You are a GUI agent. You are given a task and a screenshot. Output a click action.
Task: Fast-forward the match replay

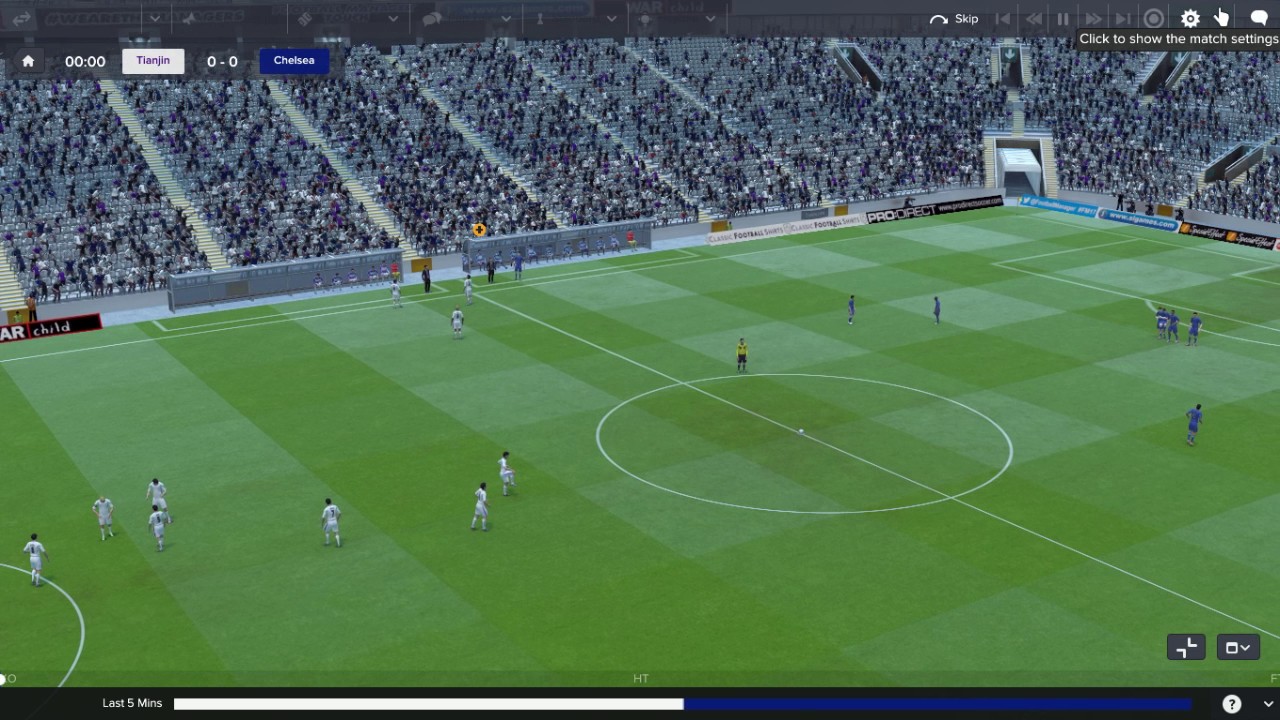point(1093,19)
